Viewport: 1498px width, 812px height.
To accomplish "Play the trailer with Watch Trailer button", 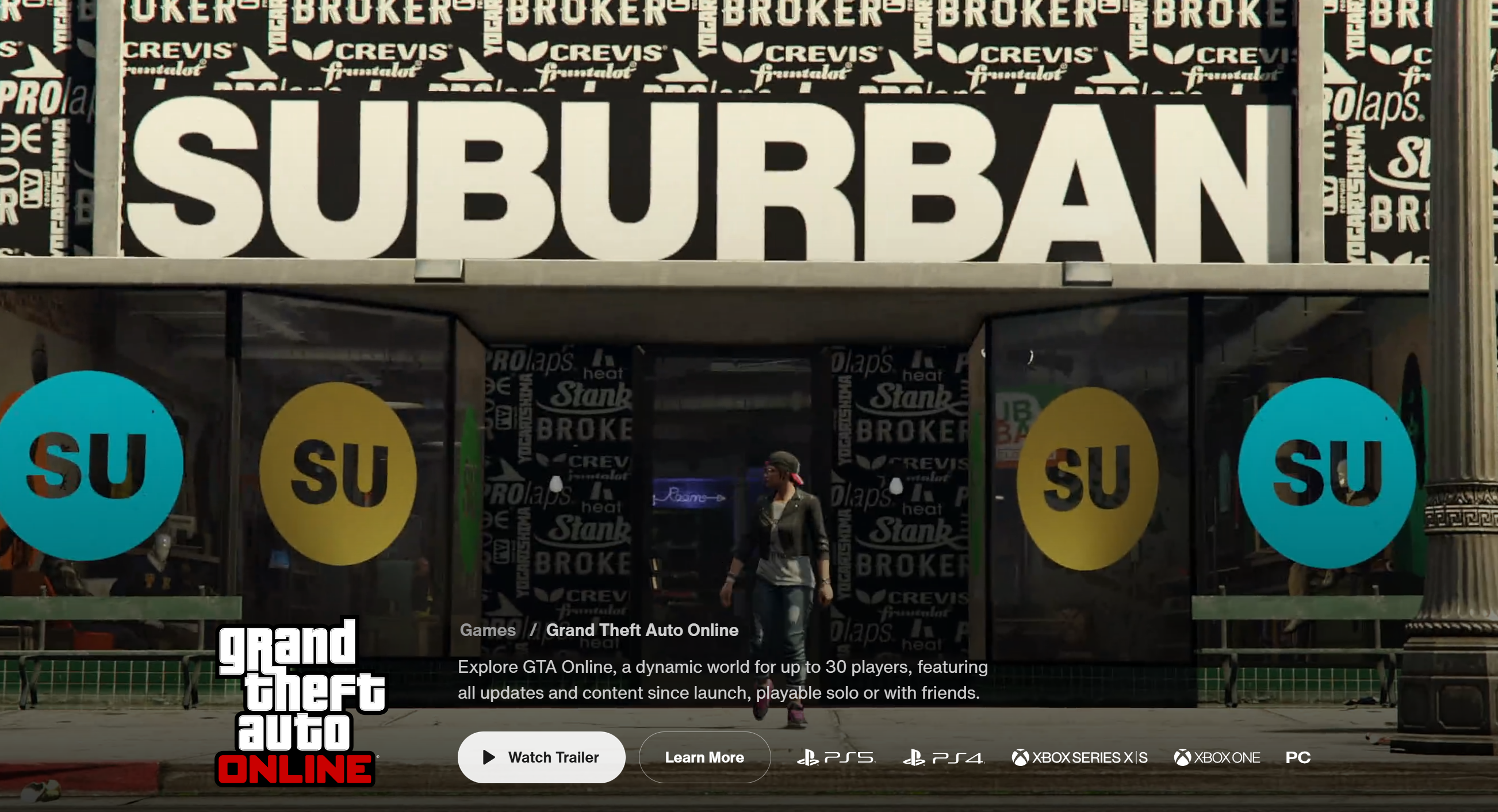I will point(541,757).
